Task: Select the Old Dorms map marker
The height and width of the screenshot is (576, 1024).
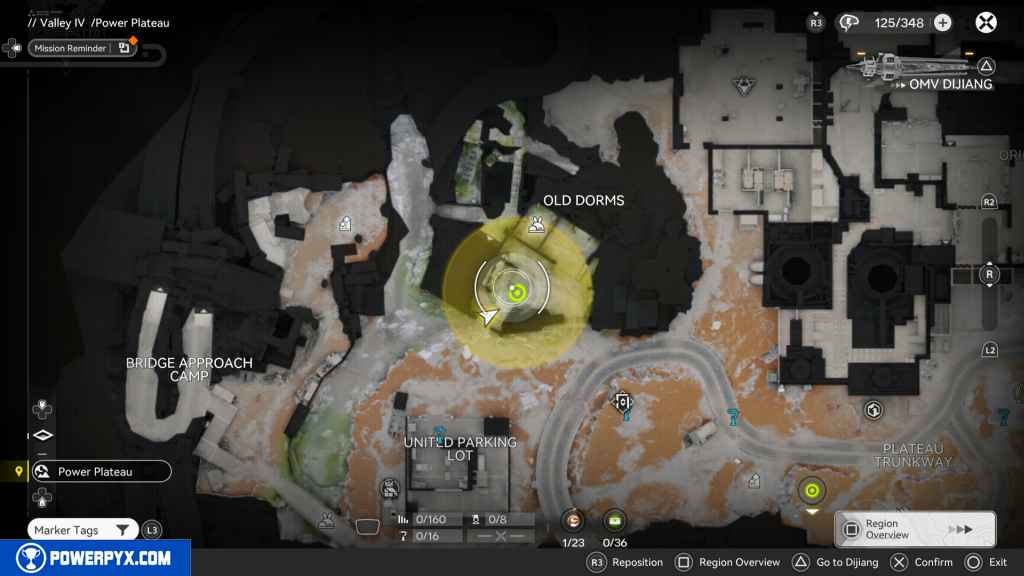Action: click(537, 225)
